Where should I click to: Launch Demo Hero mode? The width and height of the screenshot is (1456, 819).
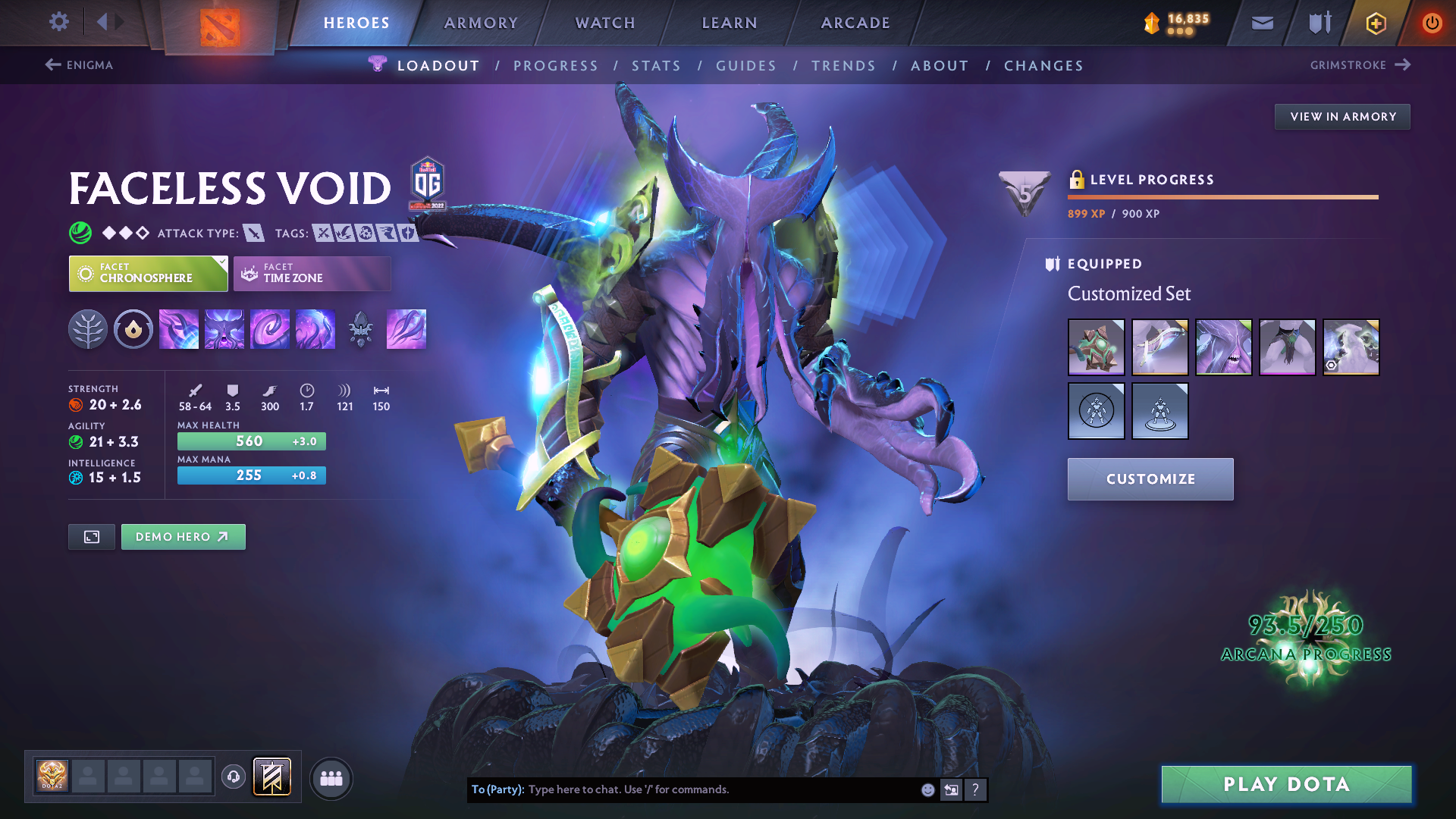(183, 537)
